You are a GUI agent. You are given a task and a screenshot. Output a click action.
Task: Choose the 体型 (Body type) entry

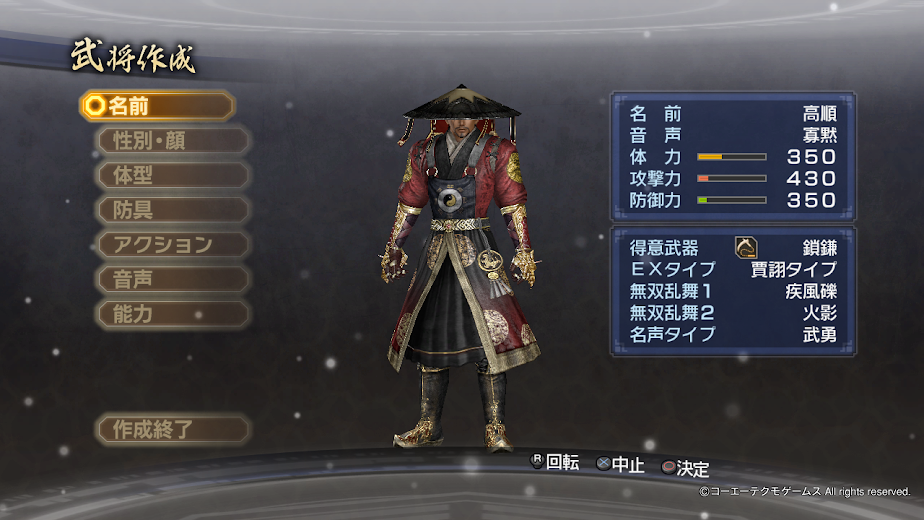pos(172,175)
